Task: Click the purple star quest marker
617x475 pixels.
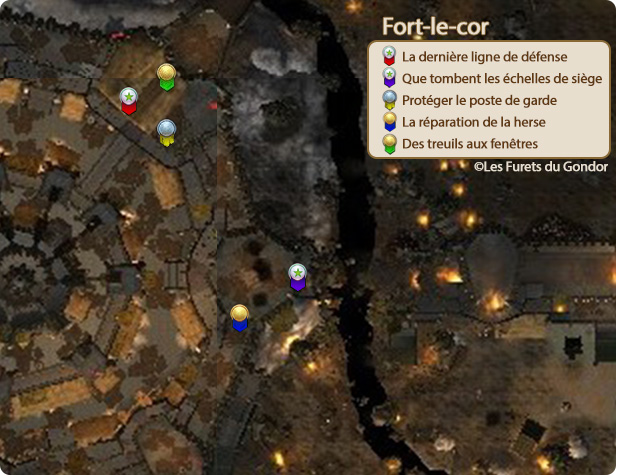Action: pos(297,276)
